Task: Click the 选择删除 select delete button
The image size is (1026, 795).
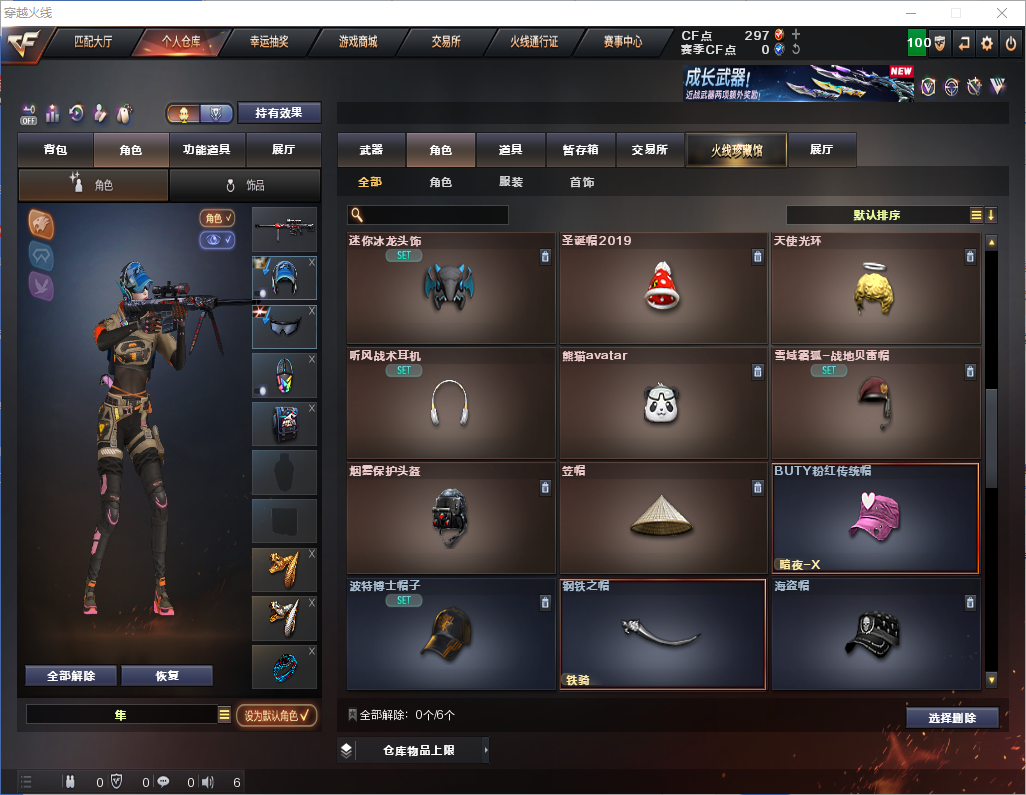Action: click(952, 717)
